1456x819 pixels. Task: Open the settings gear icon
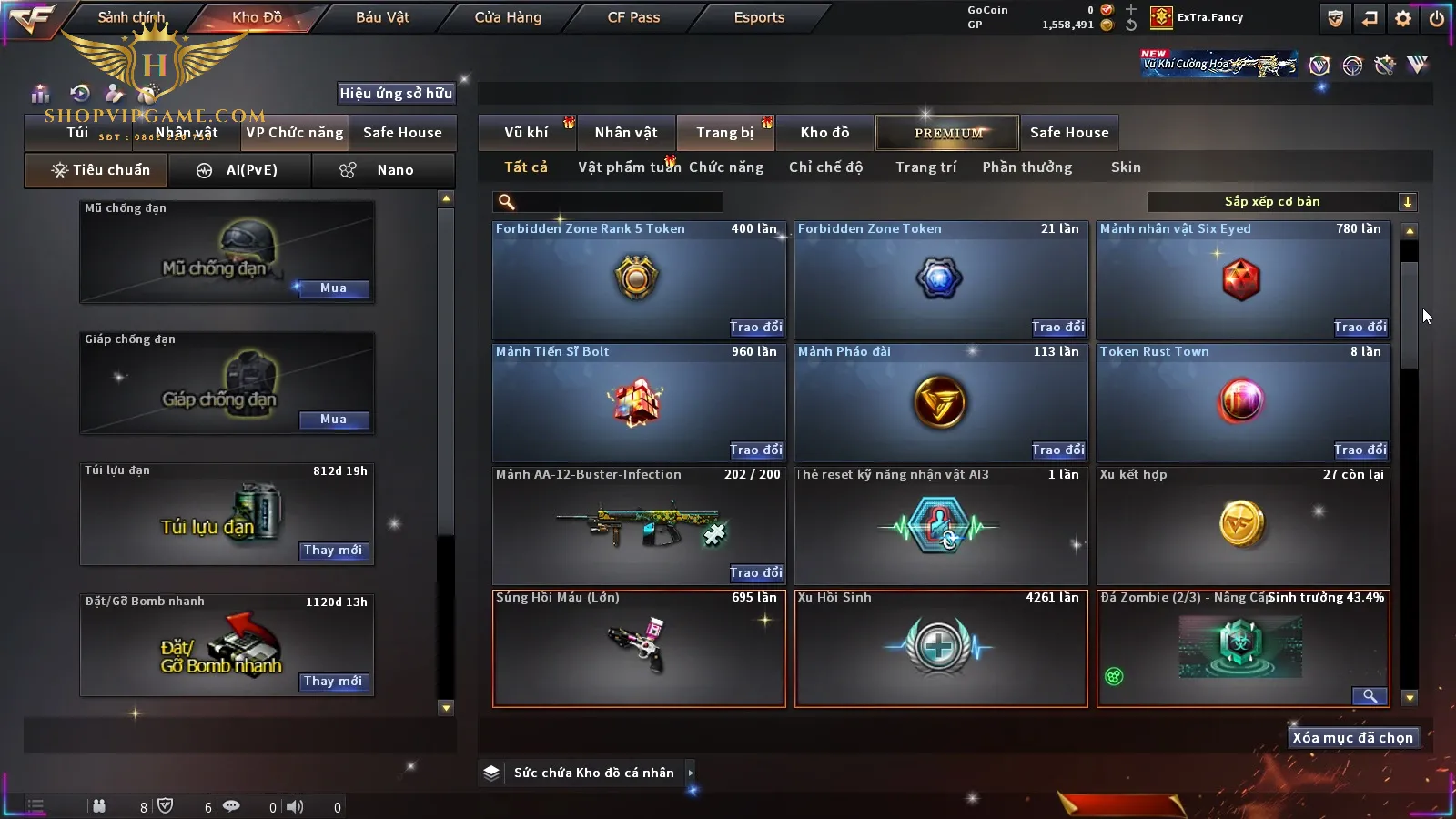pos(1403,18)
